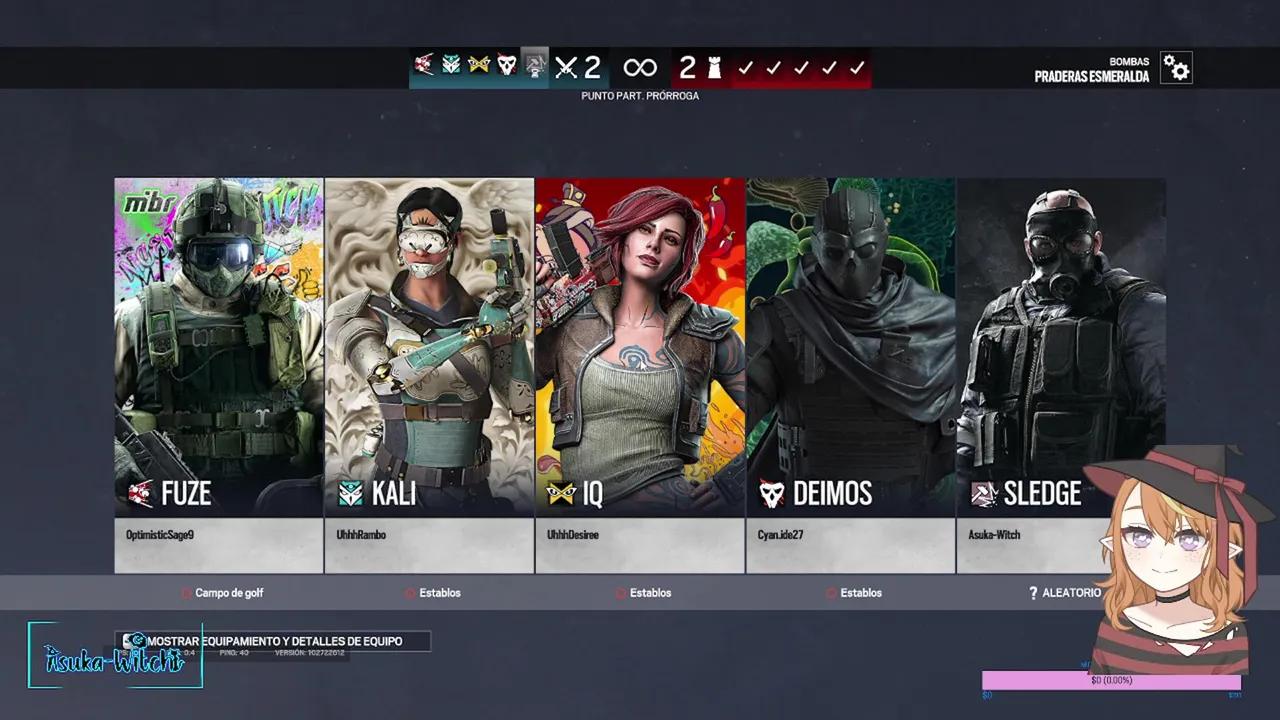Screen dimensions: 1280x720
Task: Click the infinity overtime symbol
Action: 638,67
